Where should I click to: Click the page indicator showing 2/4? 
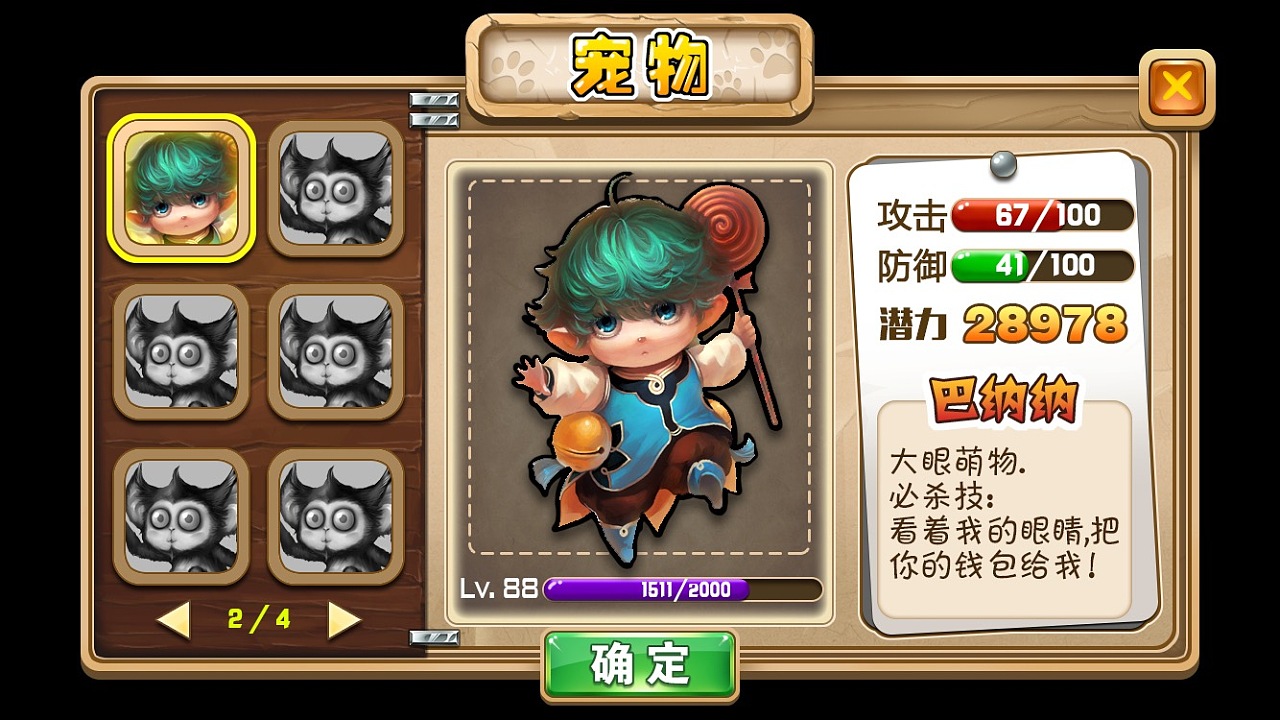point(258,619)
